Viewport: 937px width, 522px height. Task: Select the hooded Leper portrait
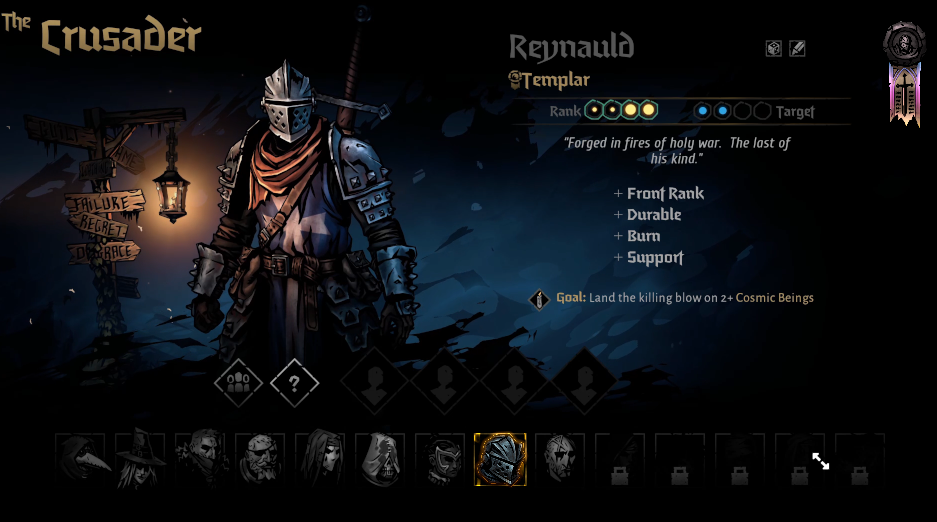coord(380,459)
